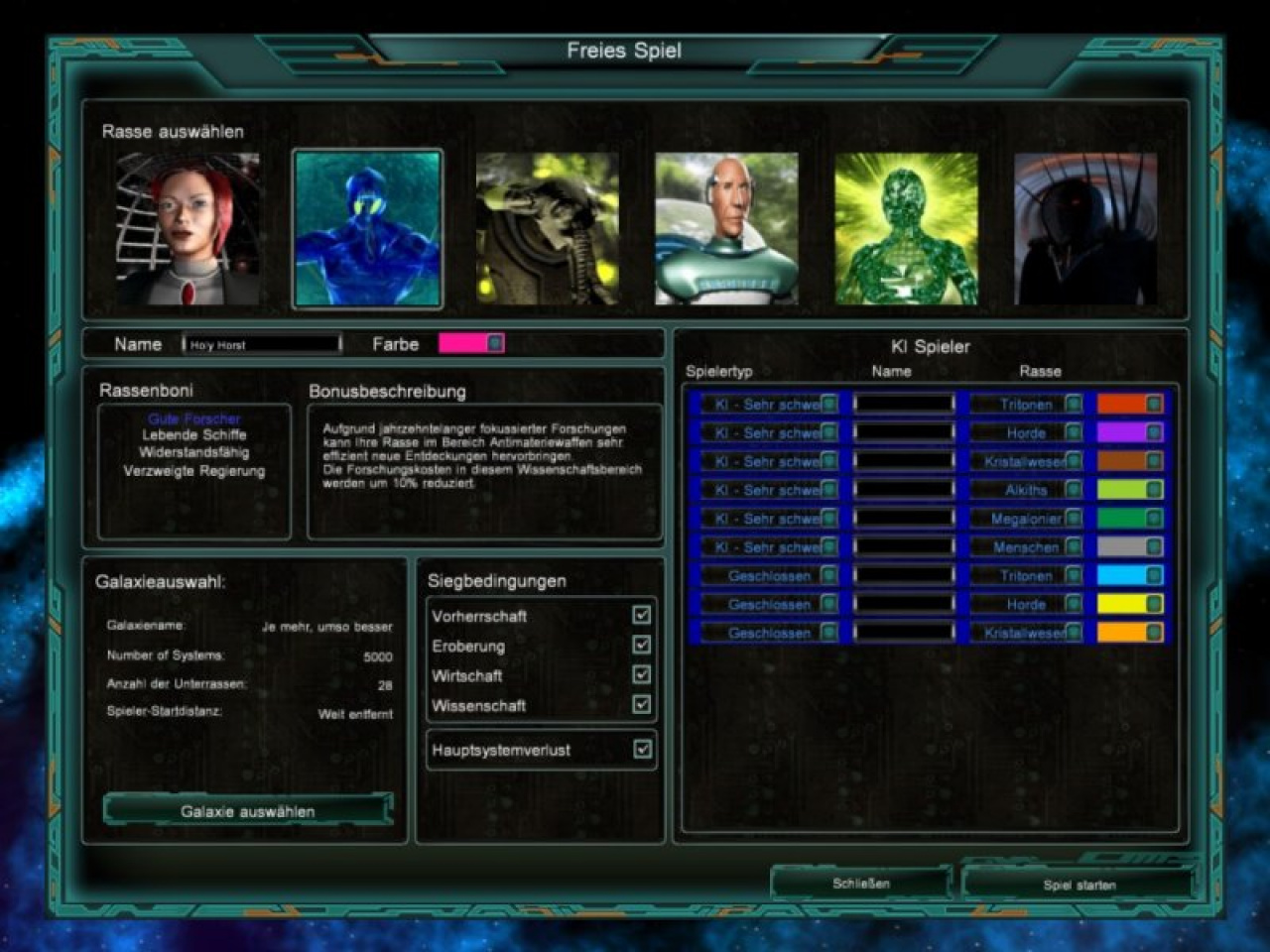
Task: Close the menu via Schließen
Action: 860,883
